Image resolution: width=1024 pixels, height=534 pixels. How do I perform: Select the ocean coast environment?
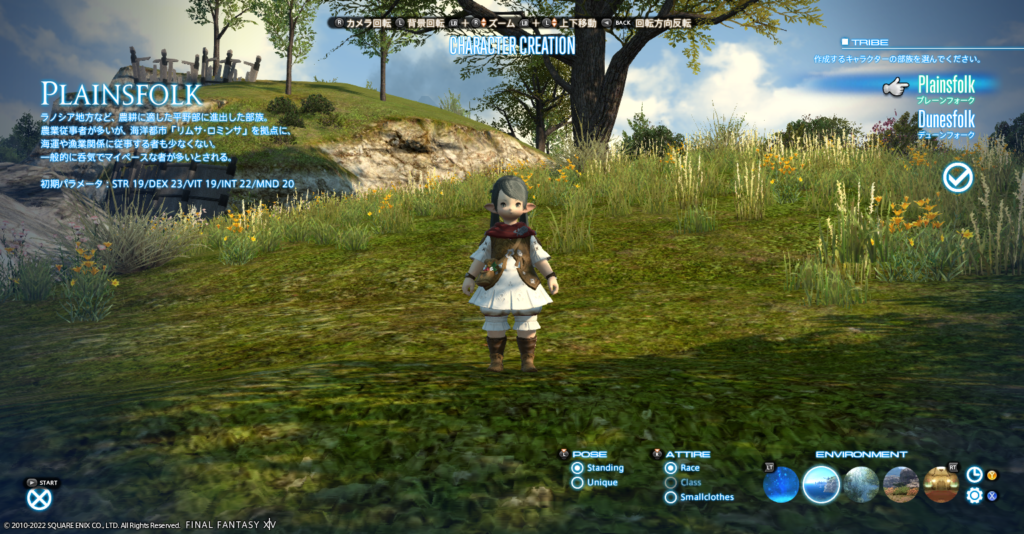[x=821, y=485]
